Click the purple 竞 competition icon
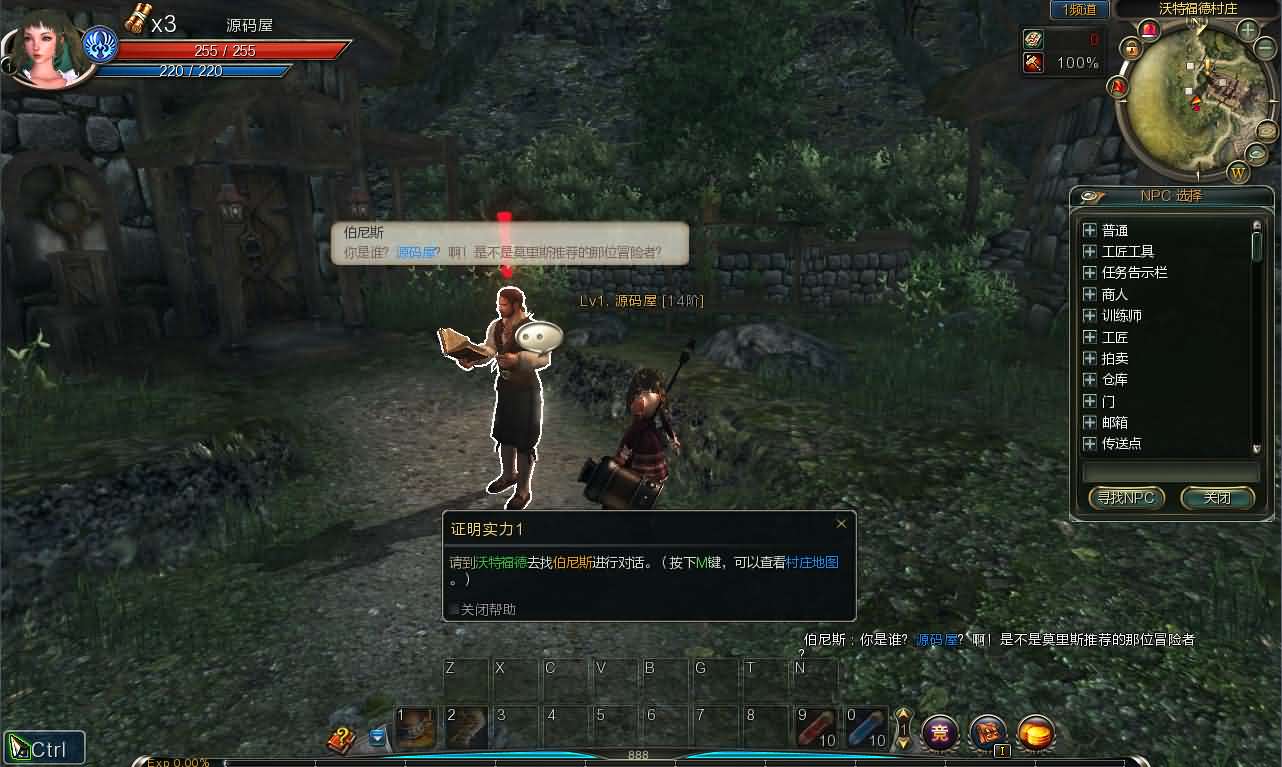The width and height of the screenshot is (1282, 767). pyautogui.click(x=939, y=733)
